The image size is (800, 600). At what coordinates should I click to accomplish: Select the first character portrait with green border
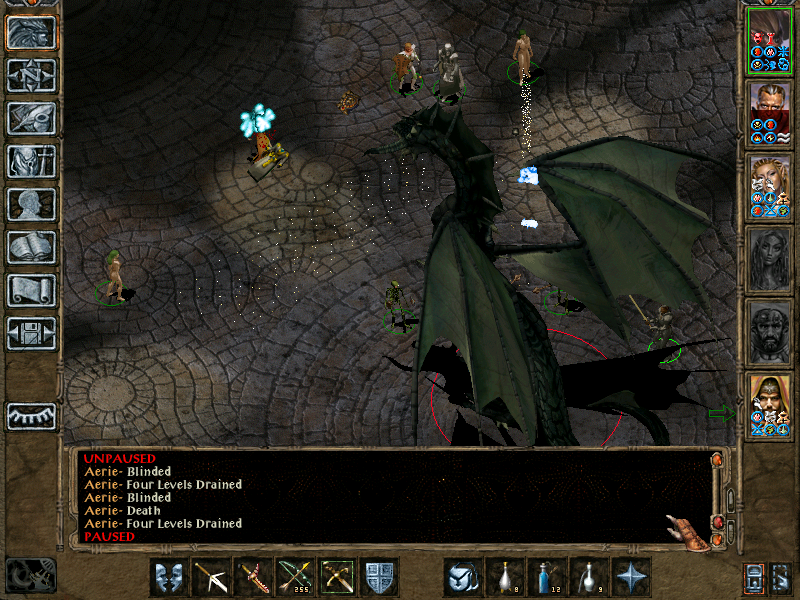click(769, 40)
